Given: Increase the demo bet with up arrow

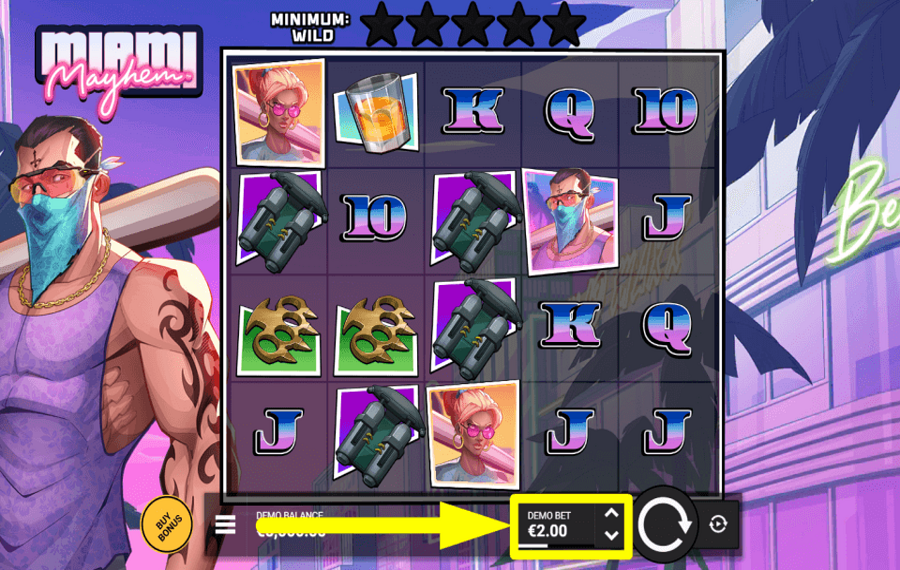Looking at the screenshot, I should (611, 514).
